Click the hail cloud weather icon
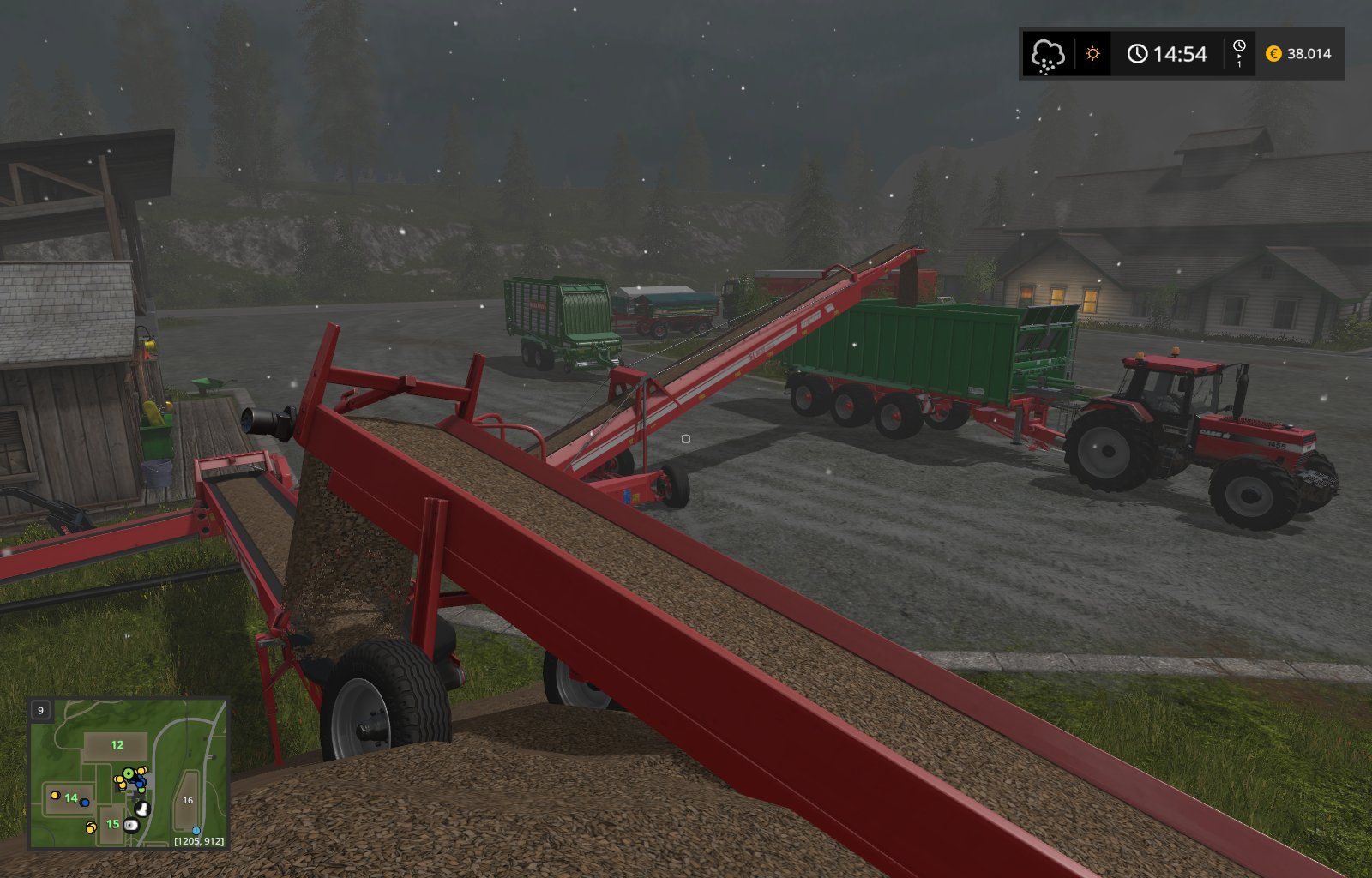The height and width of the screenshot is (878, 1372). tap(1047, 54)
